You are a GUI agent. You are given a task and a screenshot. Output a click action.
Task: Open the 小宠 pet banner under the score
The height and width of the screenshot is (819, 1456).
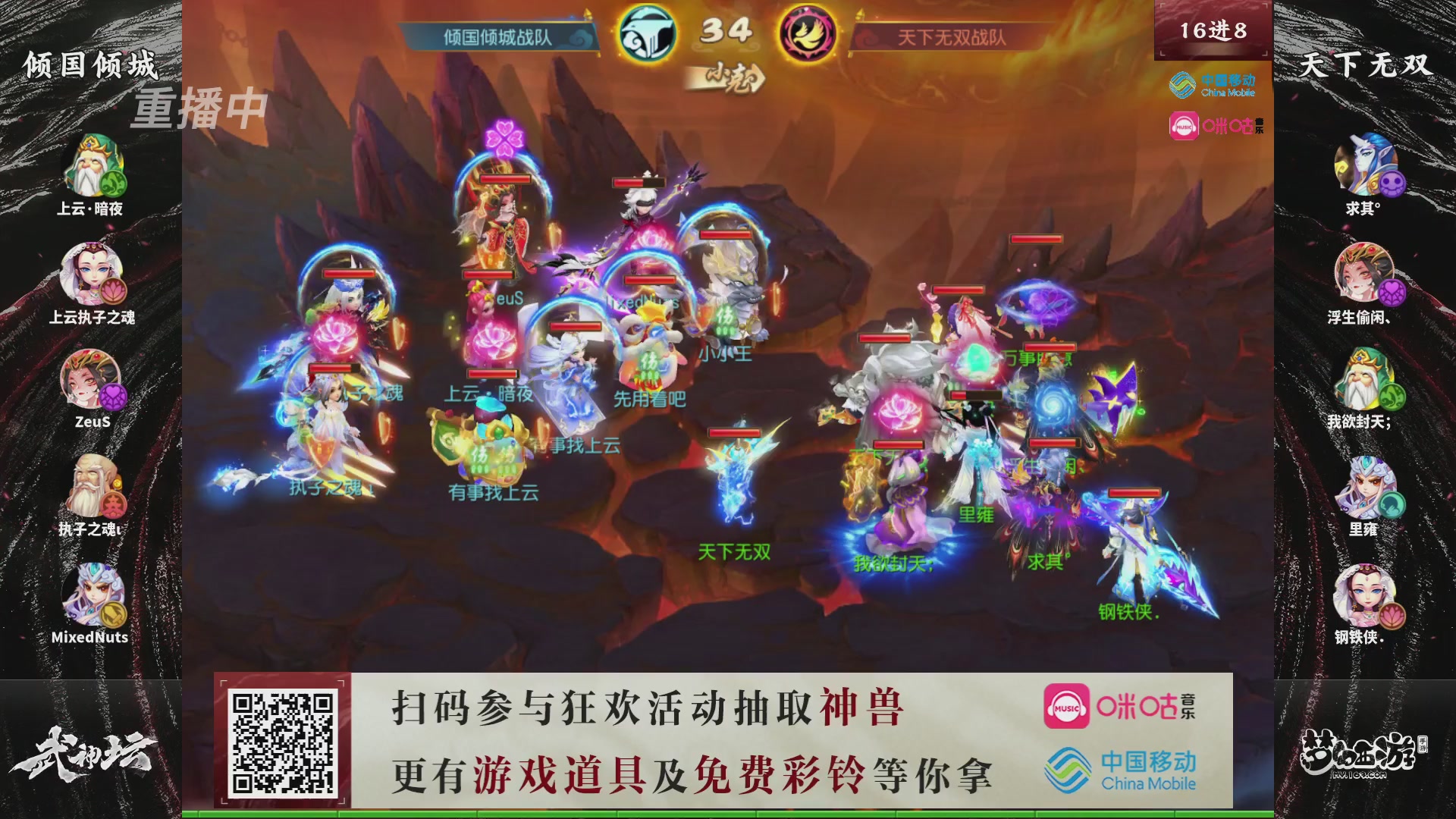(729, 78)
